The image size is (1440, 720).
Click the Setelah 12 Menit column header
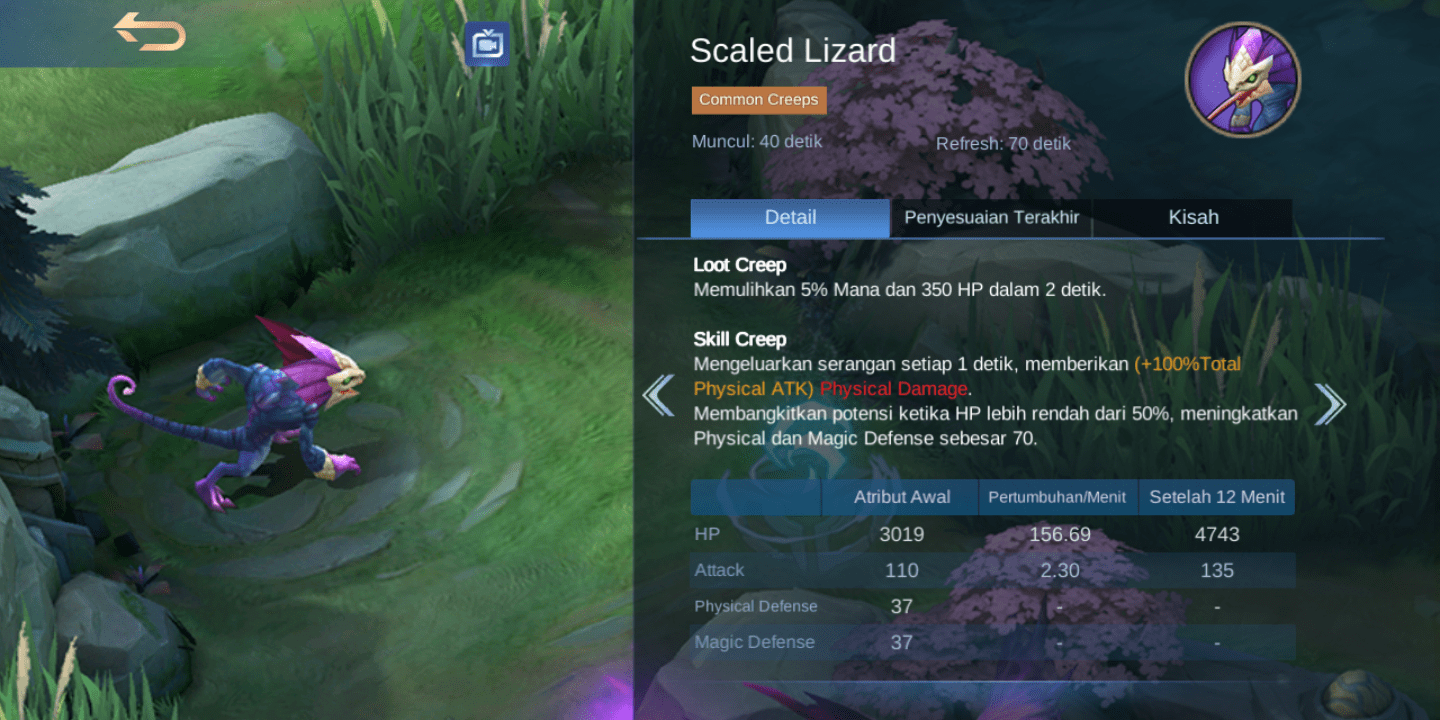(1216, 496)
